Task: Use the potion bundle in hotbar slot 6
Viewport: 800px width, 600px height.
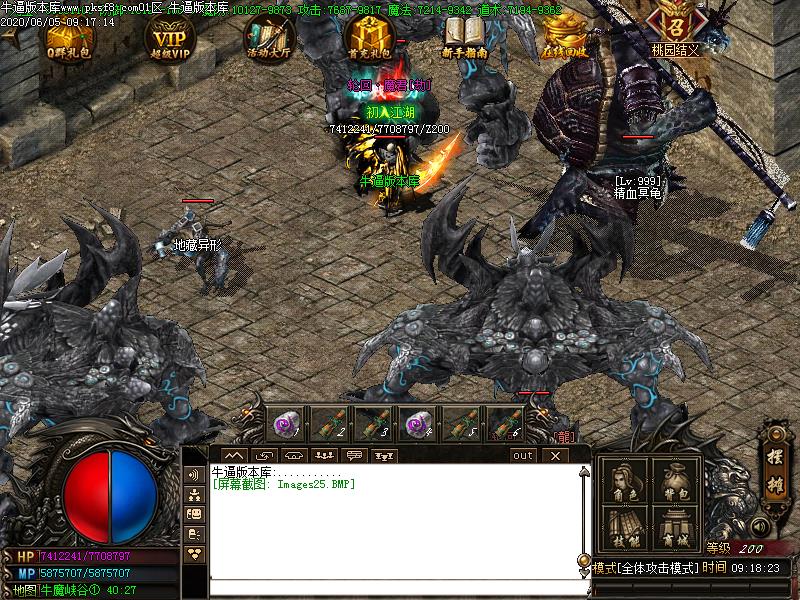Action: pos(505,424)
